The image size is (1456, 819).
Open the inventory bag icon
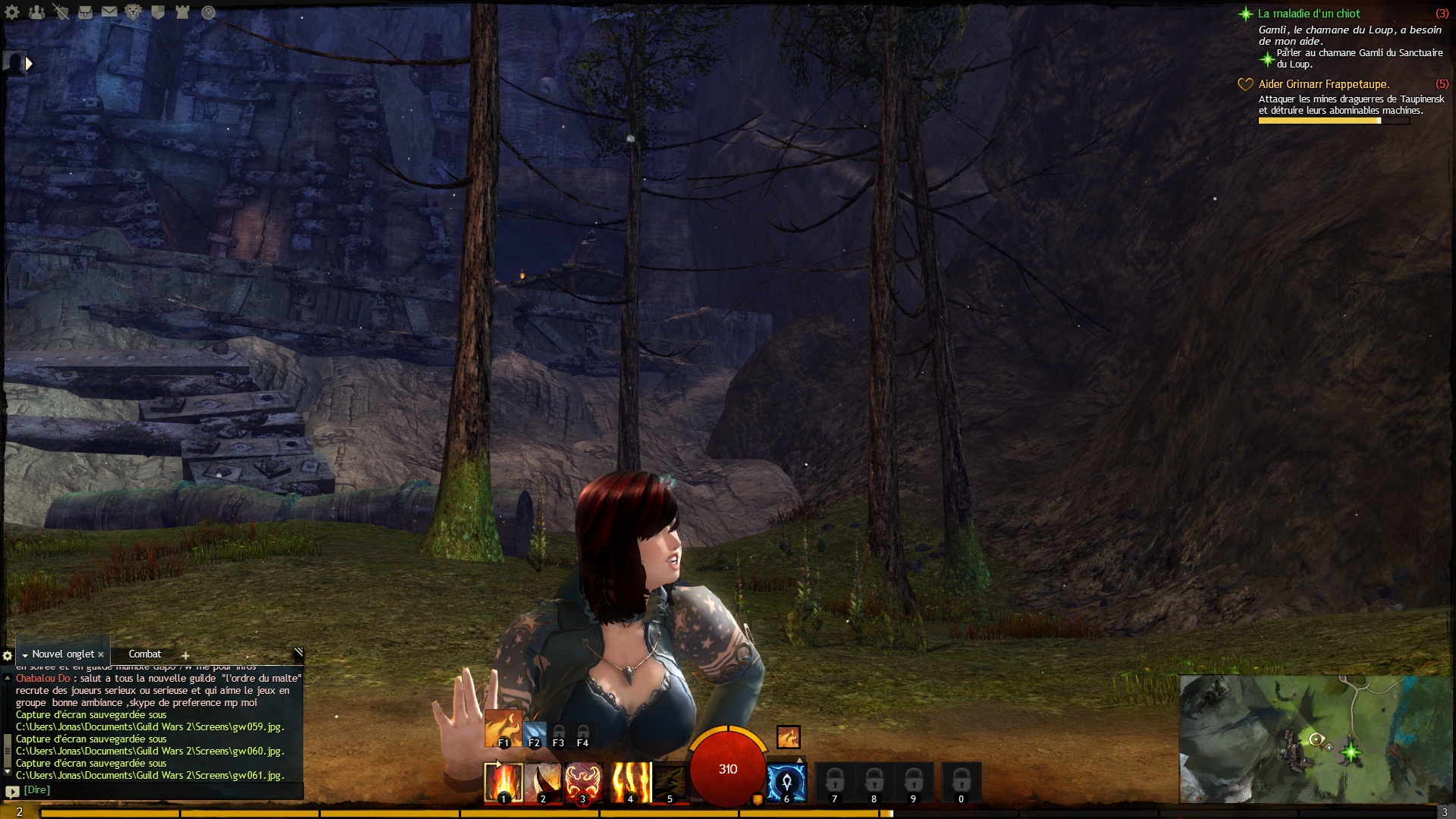click(x=85, y=12)
